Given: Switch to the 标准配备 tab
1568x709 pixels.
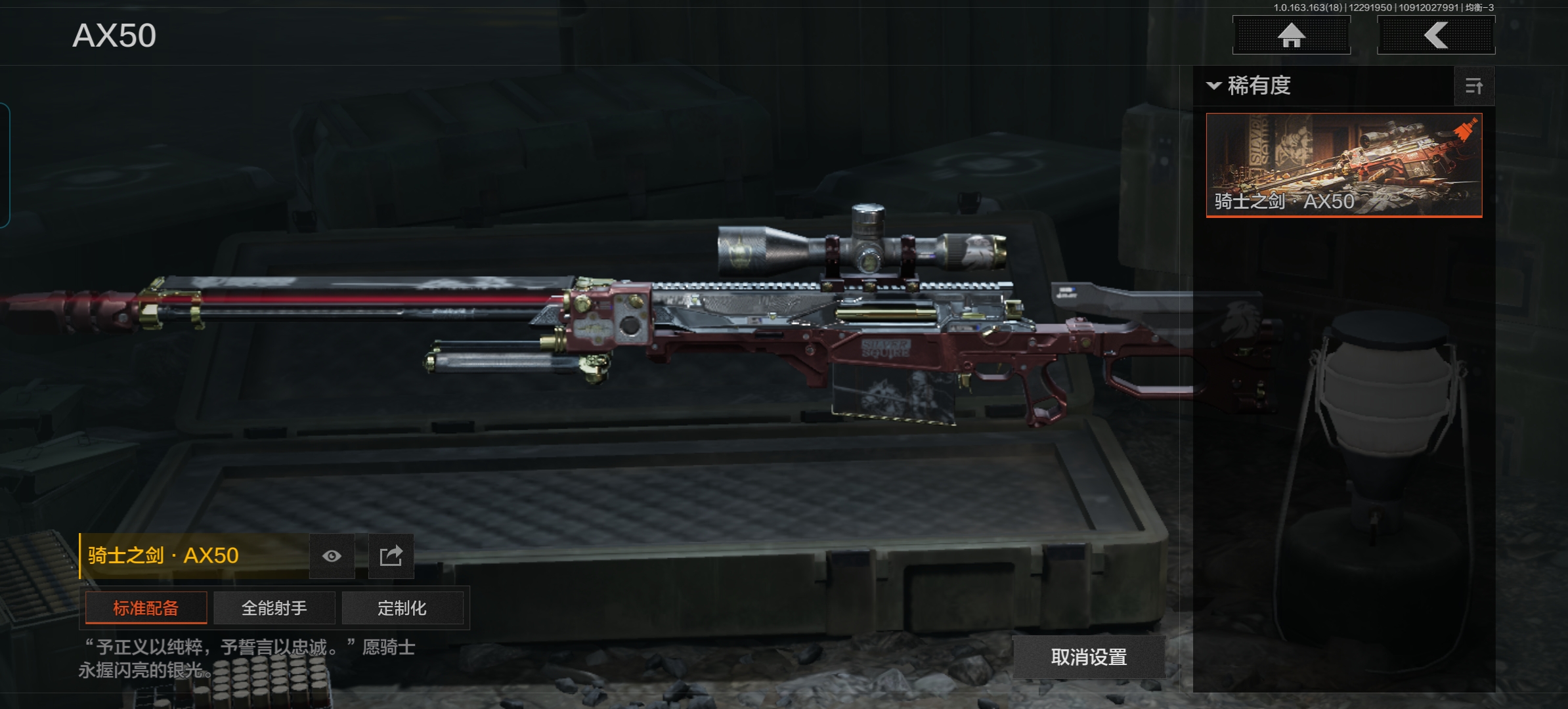Looking at the screenshot, I should (146, 608).
